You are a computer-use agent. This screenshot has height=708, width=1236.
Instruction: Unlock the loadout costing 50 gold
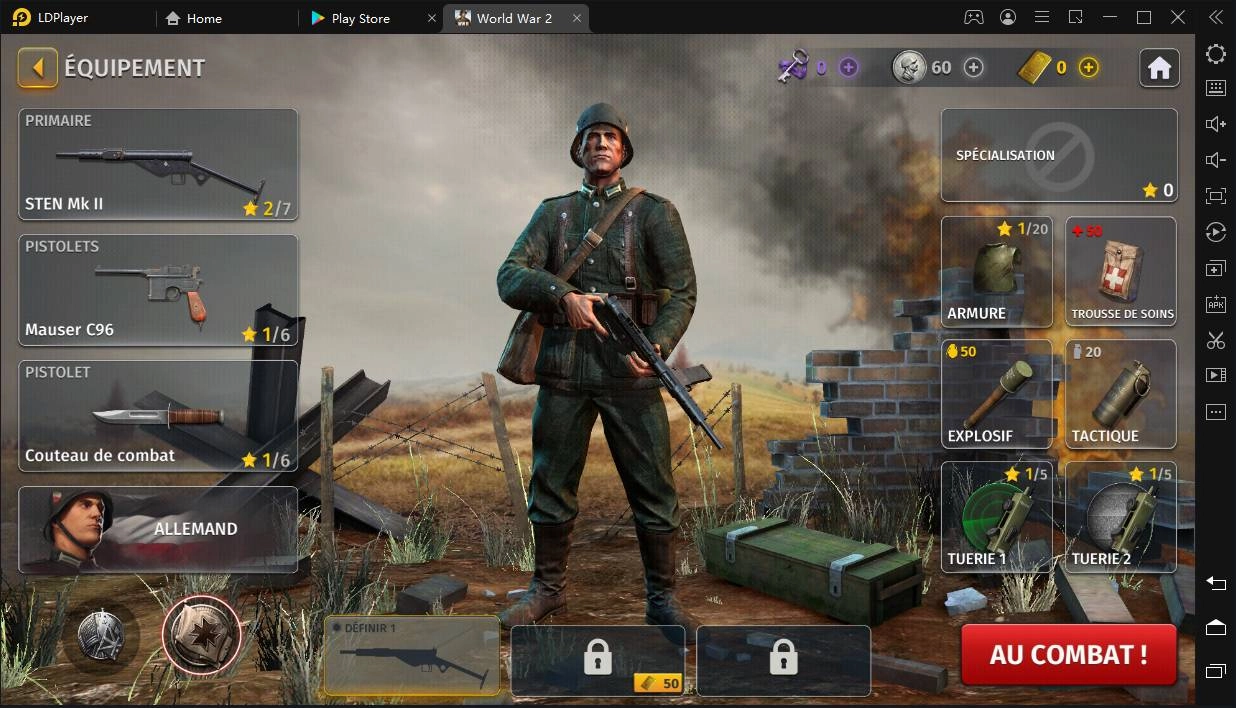598,659
